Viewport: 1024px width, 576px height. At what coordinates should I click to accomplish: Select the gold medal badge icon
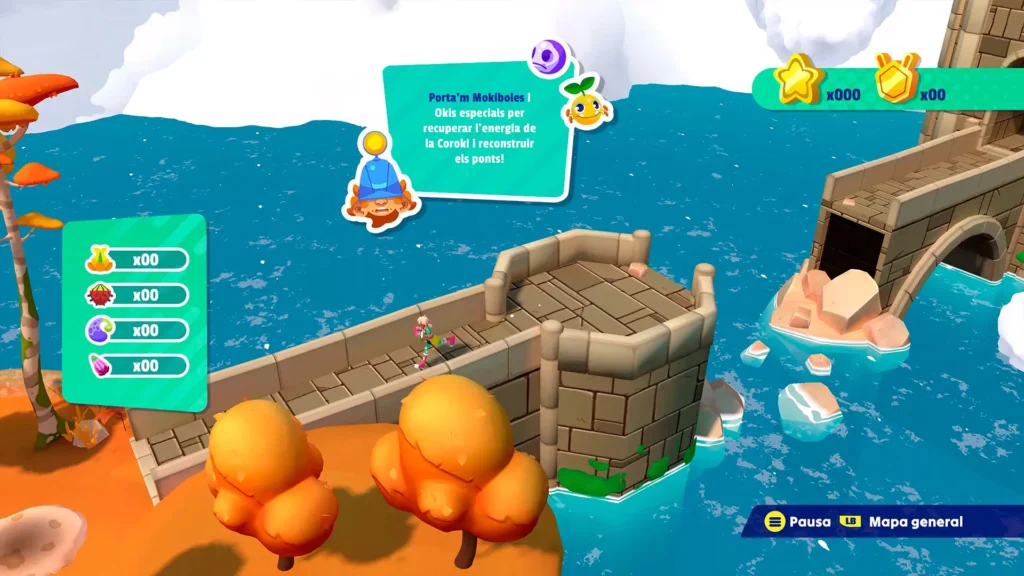895,79
